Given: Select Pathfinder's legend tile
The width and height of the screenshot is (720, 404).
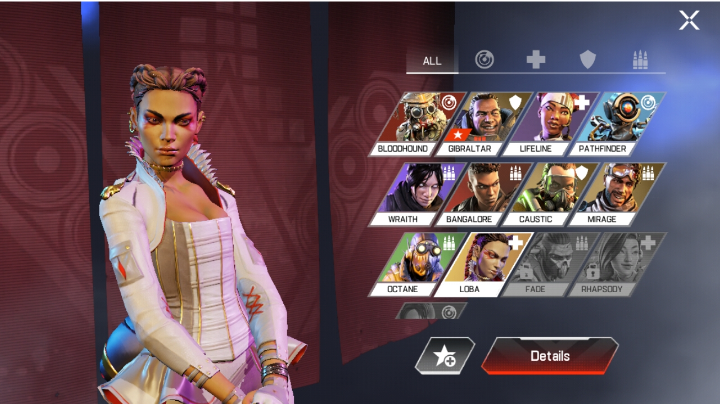Looking at the screenshot, I should point(612,122).
